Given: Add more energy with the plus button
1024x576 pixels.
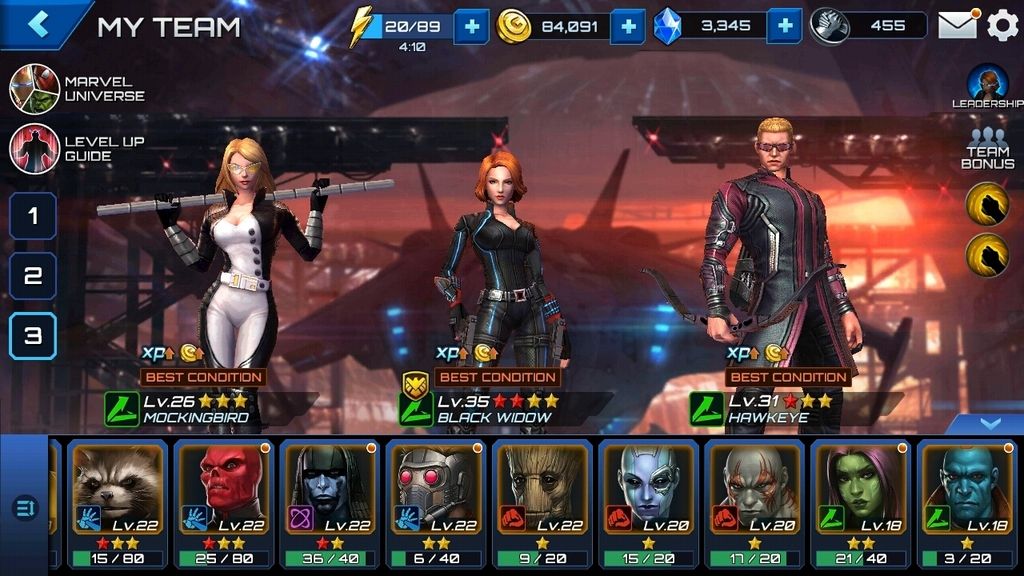Looking at the screenshot, I should [471, 26].
